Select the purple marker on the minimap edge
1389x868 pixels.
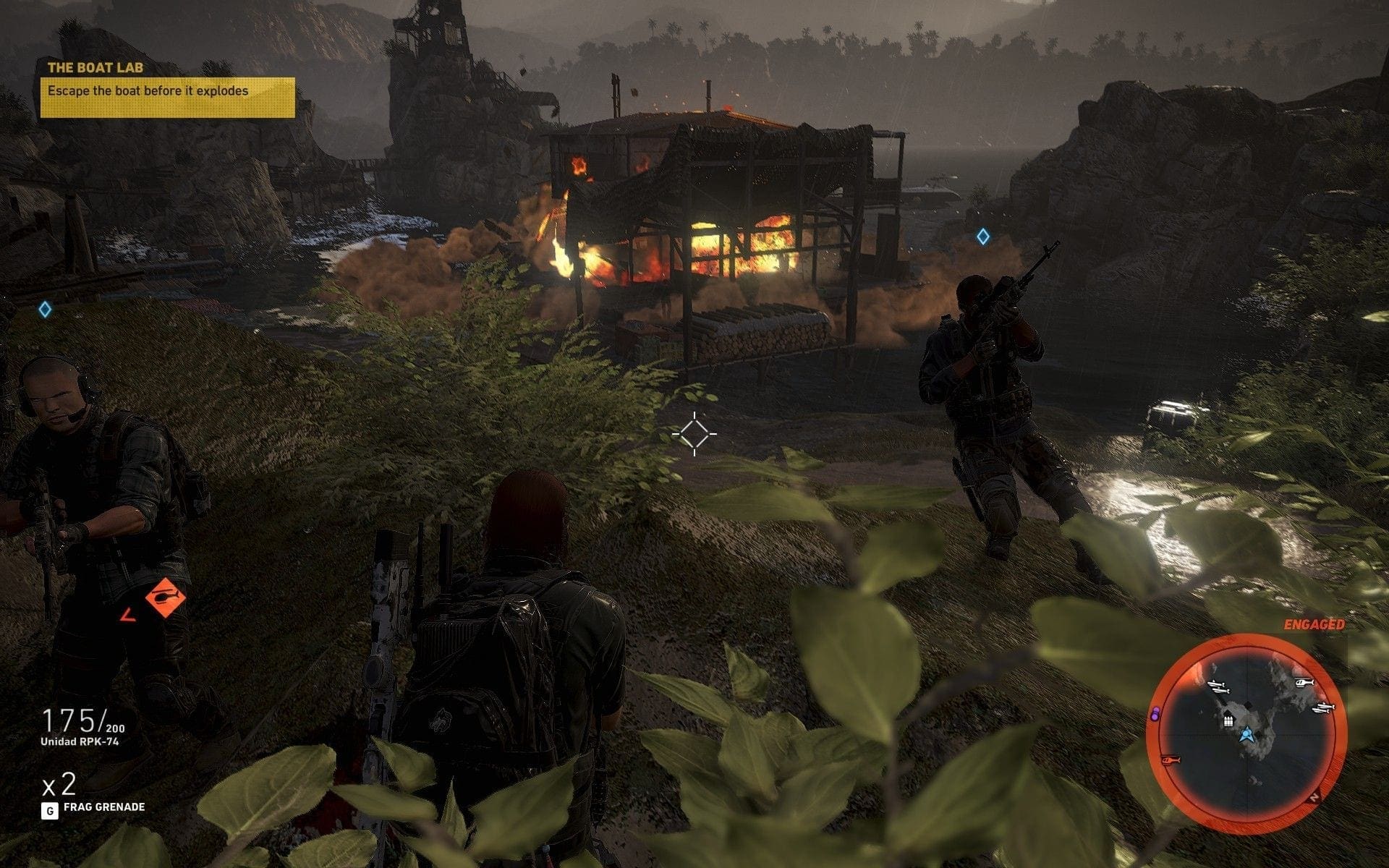(1155, 714)
